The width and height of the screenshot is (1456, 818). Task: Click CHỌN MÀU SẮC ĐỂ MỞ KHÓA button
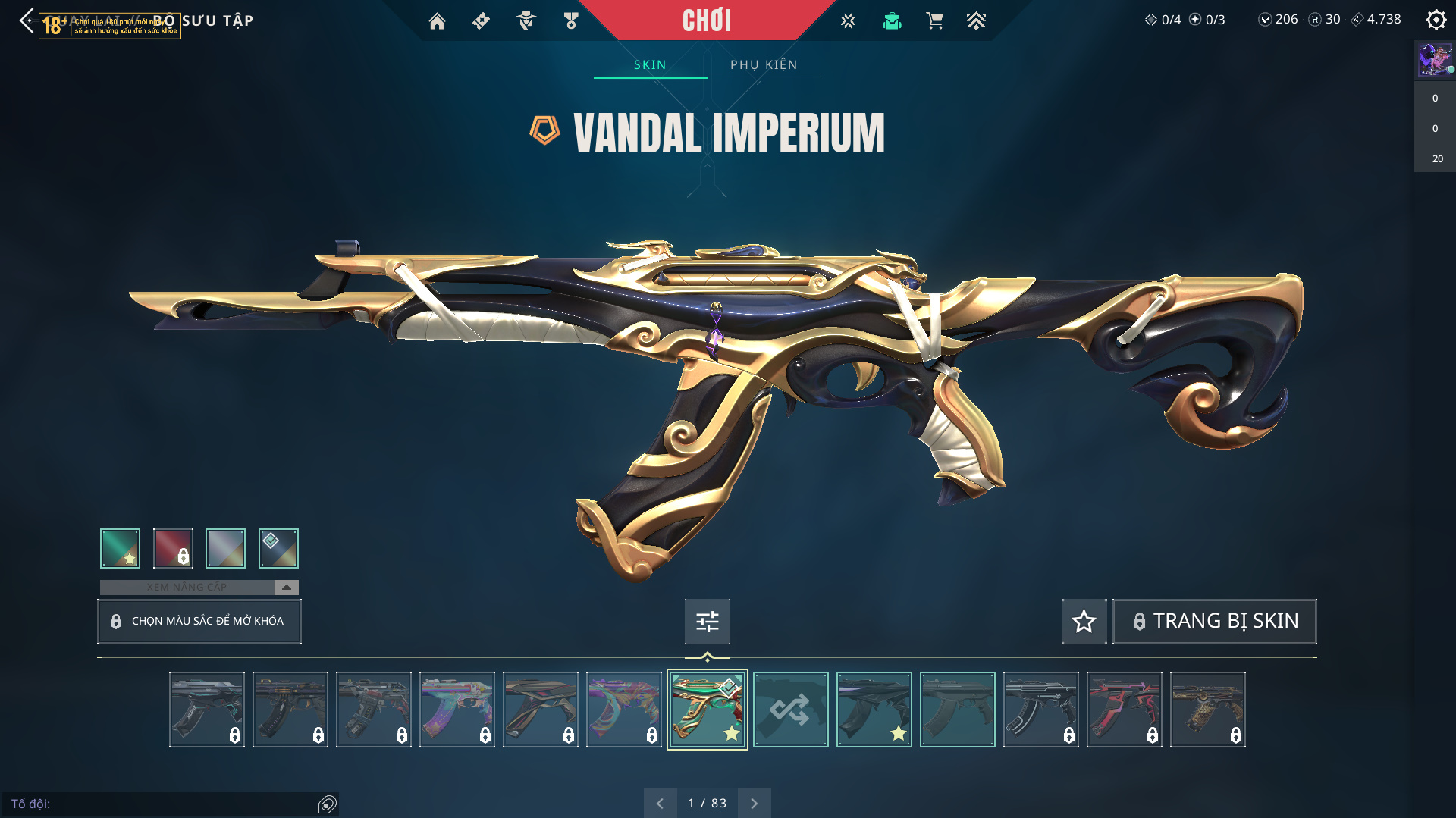[x=199, y=621]
